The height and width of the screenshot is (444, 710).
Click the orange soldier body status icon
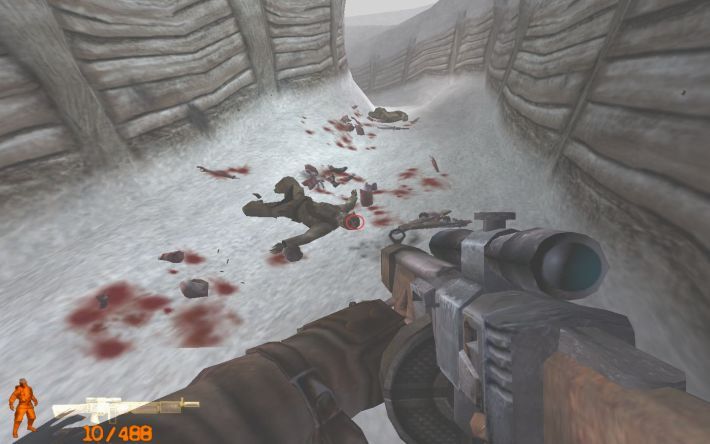tap(22, 408)
